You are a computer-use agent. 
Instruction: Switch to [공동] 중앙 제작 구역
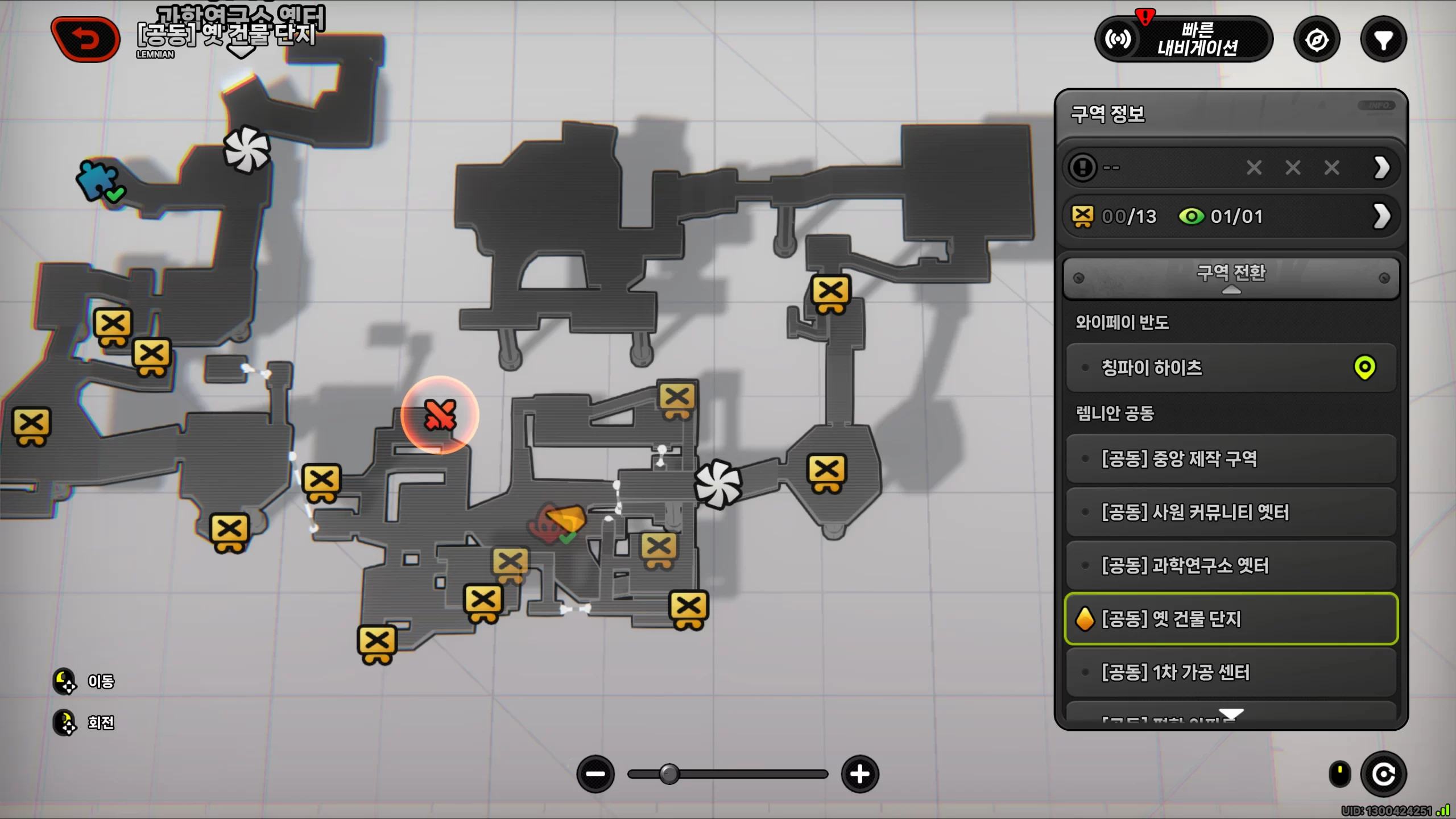(x=1231, y=458)
